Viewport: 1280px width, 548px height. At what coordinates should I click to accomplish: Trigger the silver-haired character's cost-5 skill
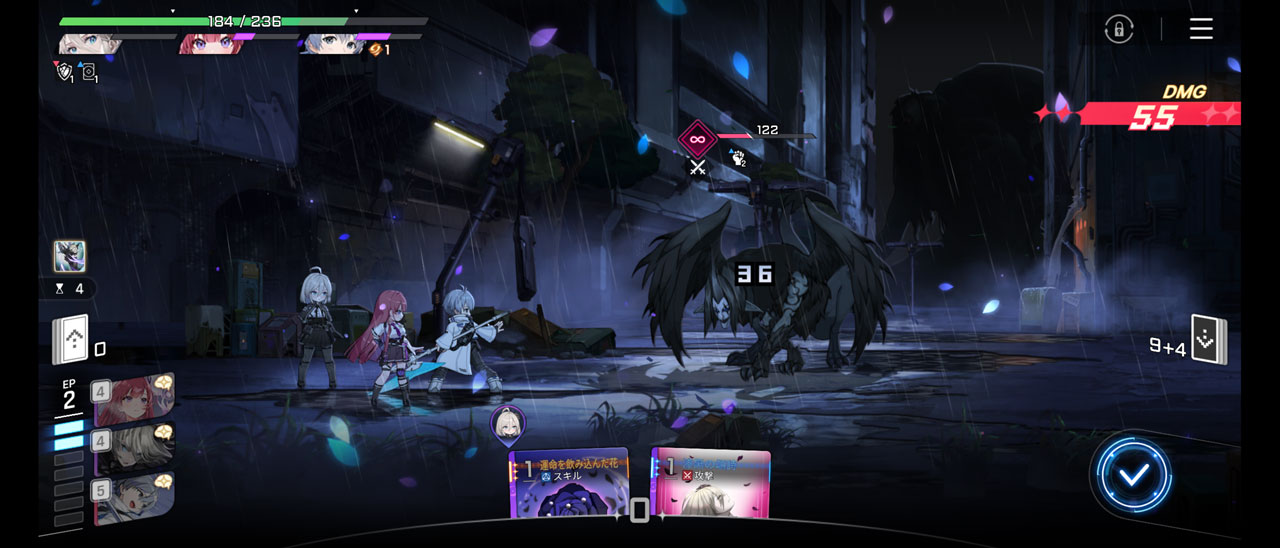point(135,498)
